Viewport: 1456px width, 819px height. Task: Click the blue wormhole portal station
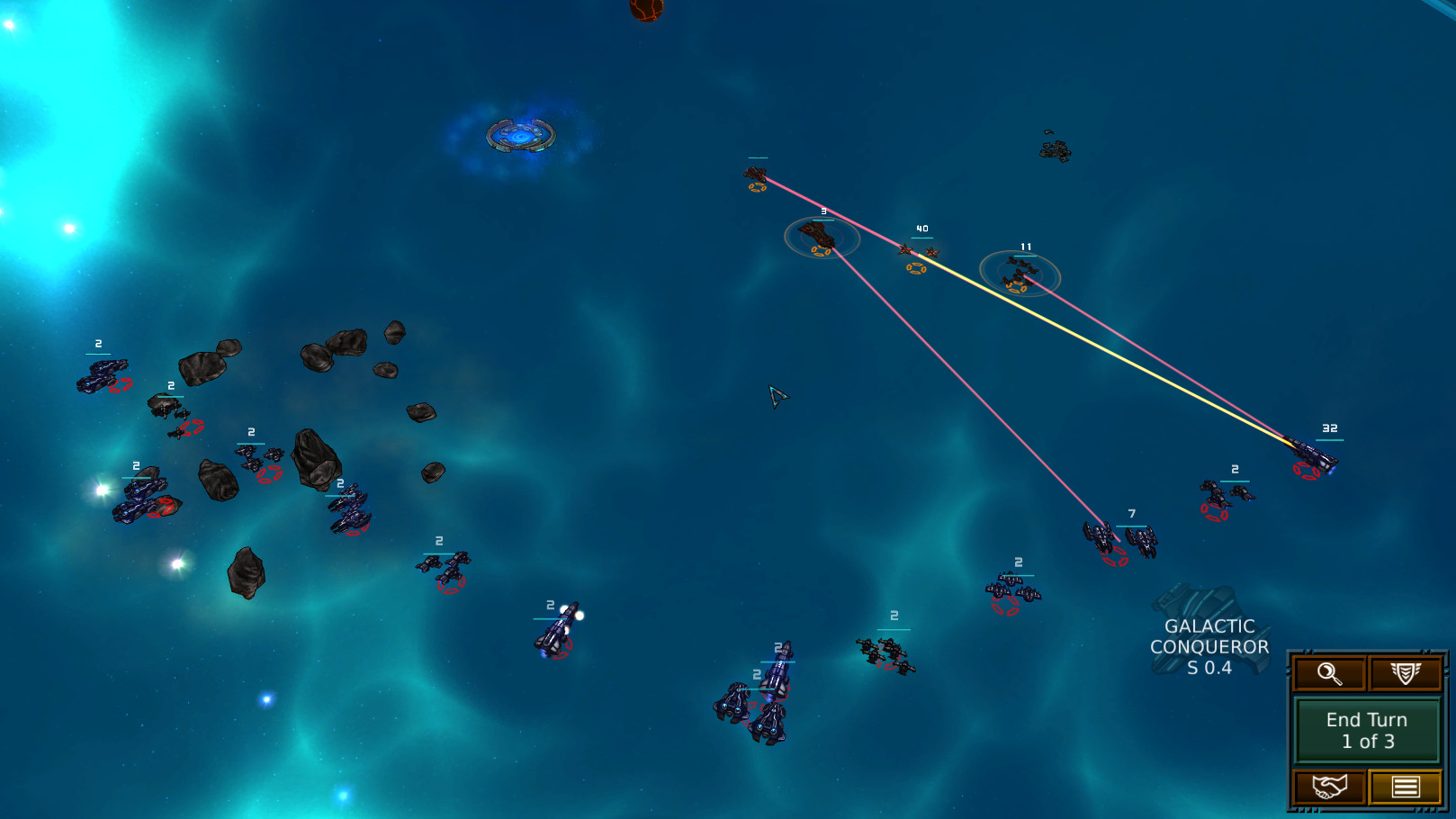click(x=520, y=137)
